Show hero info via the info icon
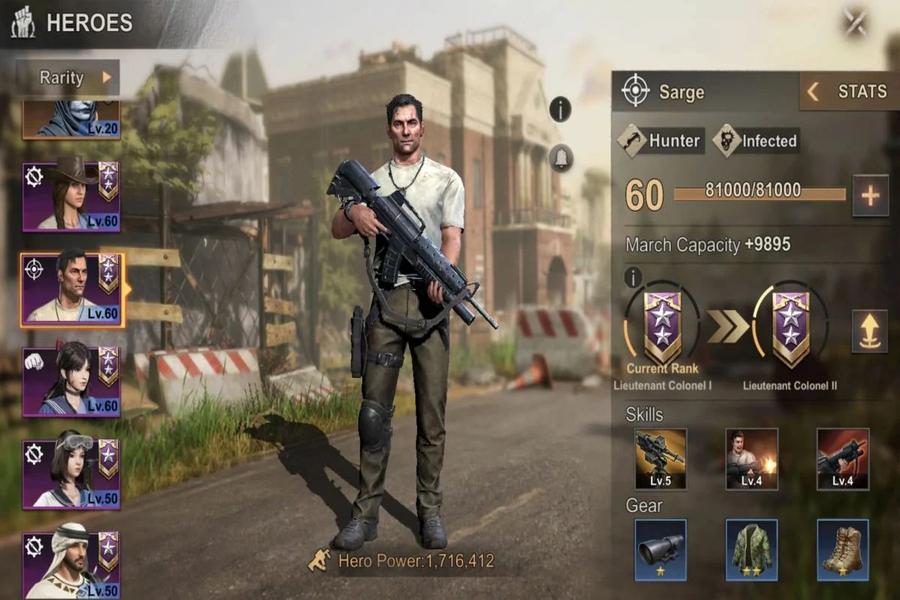 tap(561, 109)
